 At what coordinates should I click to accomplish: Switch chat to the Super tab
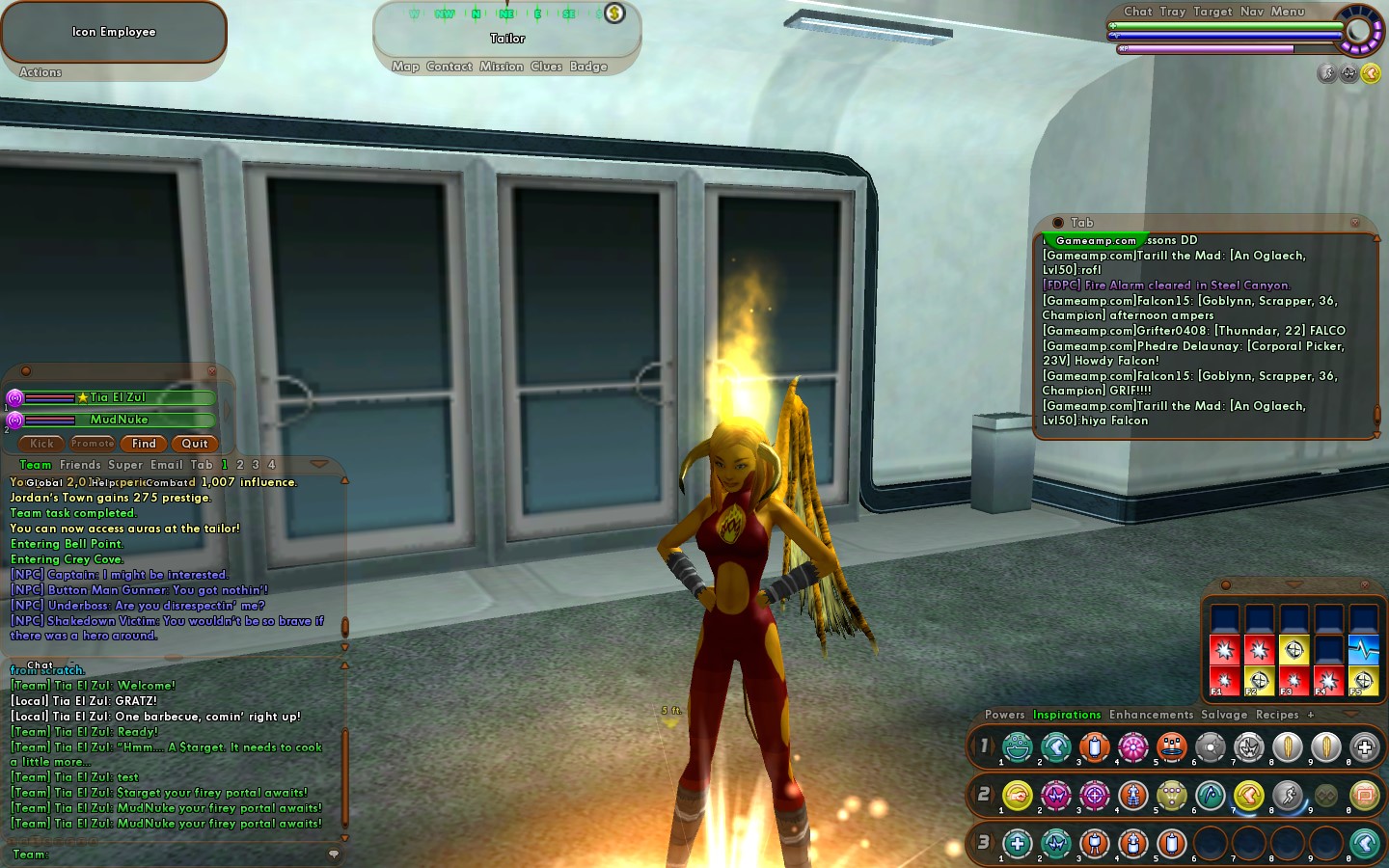(125, 465)
